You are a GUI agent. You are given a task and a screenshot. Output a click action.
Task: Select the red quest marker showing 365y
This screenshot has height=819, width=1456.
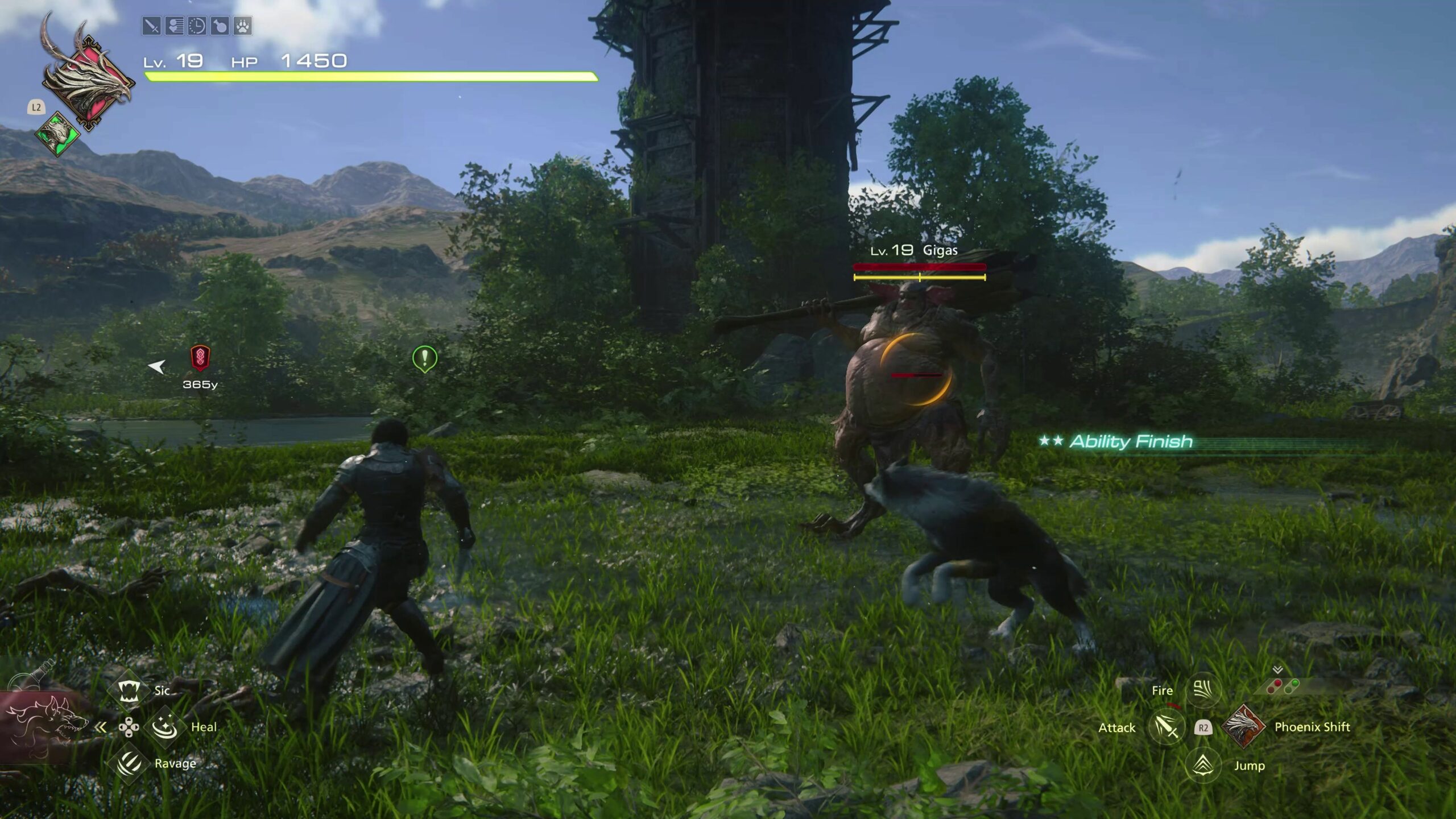(200, 358)
